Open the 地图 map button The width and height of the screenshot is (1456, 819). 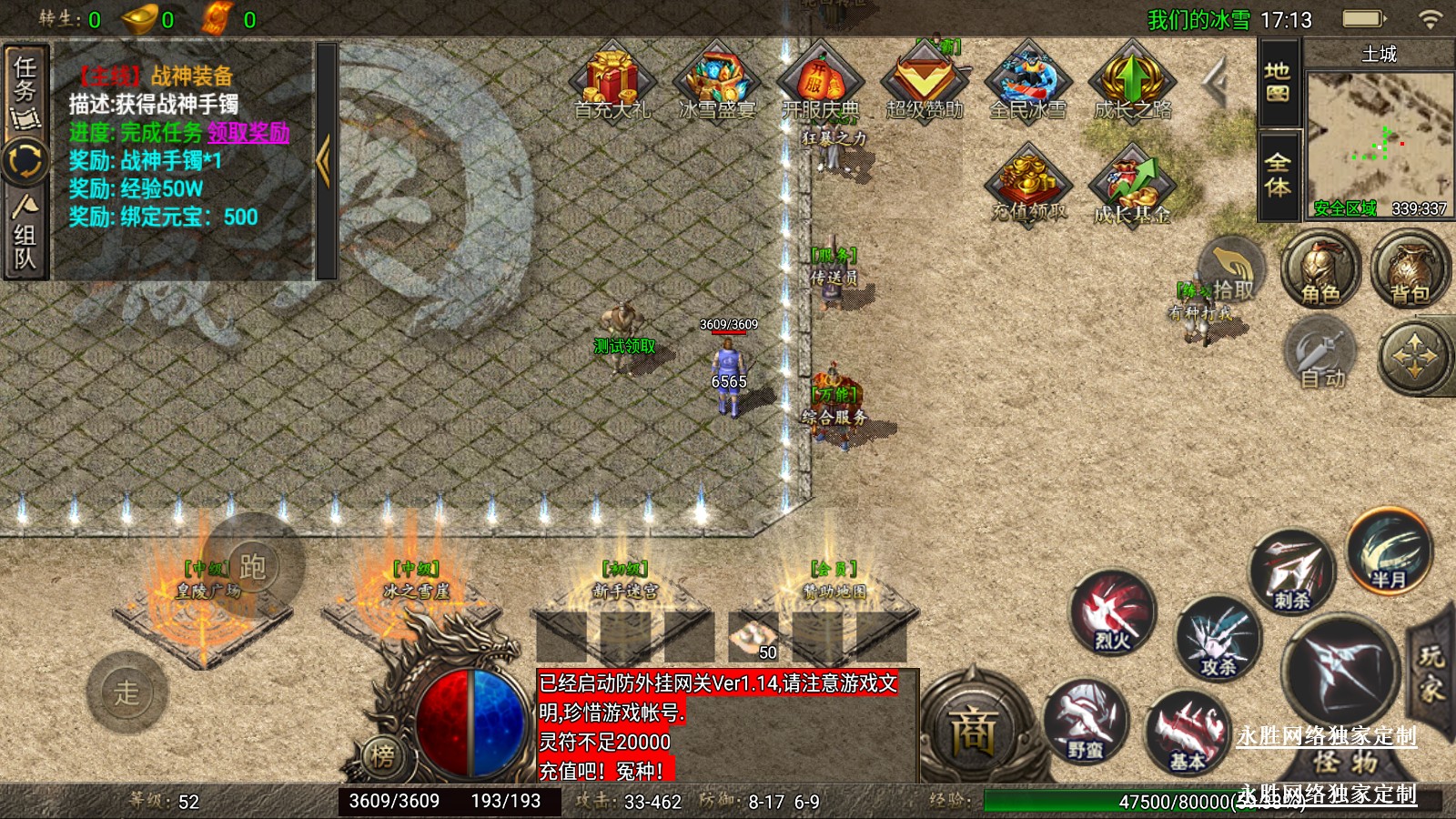coord(1278,83)
